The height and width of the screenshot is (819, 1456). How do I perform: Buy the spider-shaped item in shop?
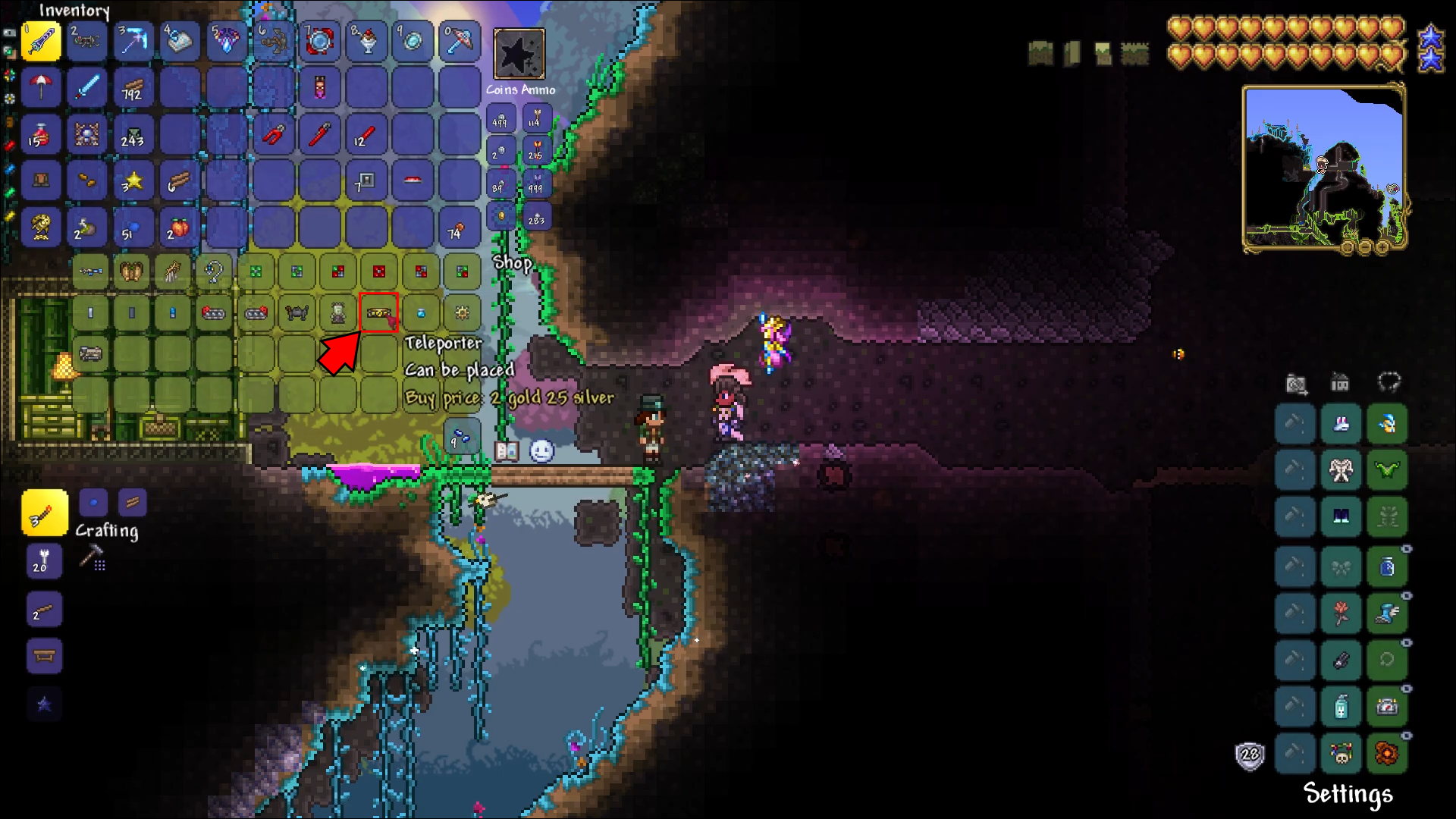point(297,312)
